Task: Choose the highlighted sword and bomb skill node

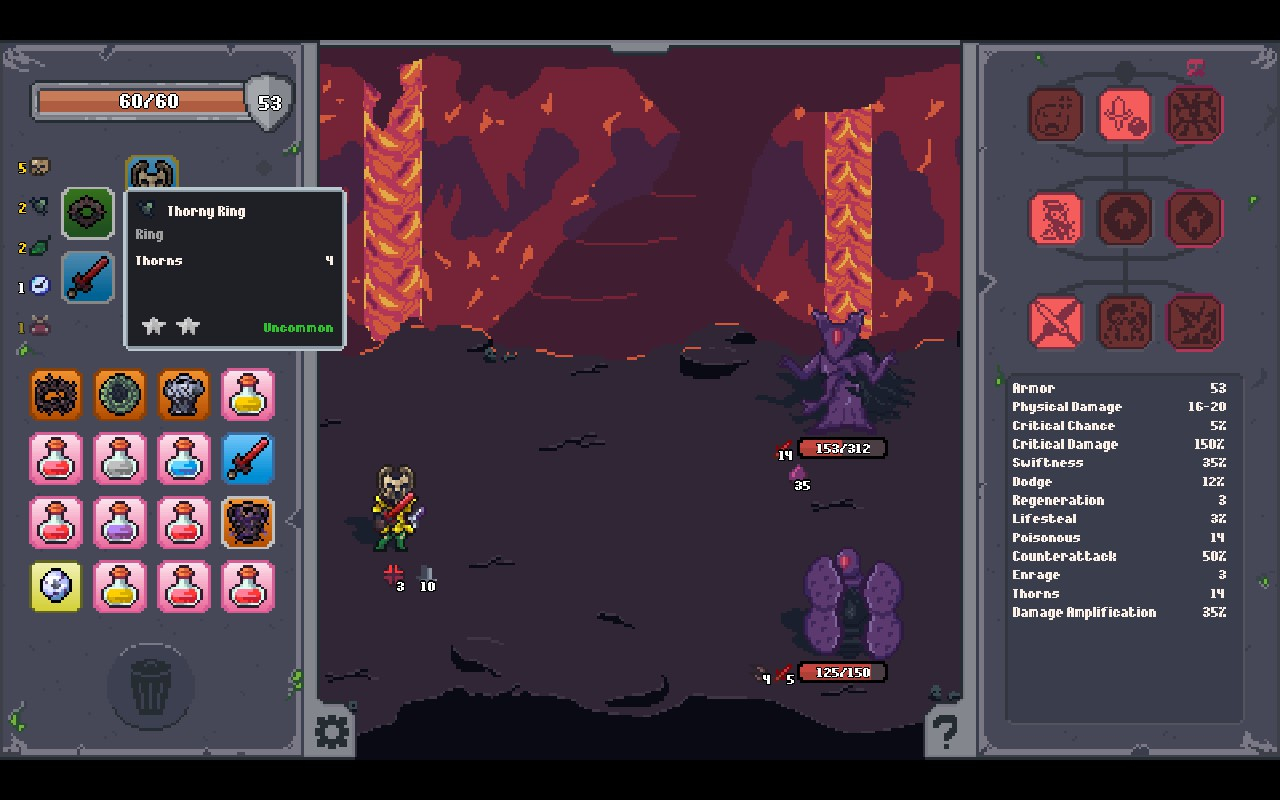Action: (1125, 115)
